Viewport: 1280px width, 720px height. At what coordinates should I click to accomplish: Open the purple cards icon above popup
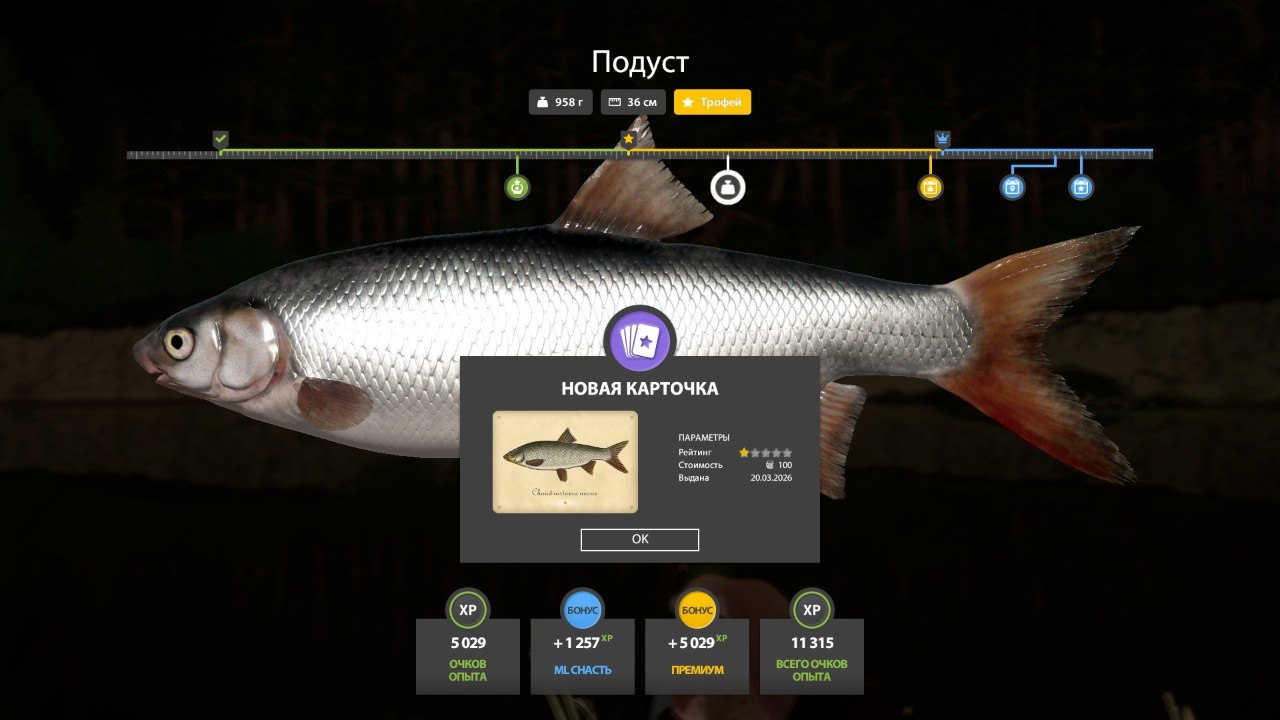pos(641,341)
